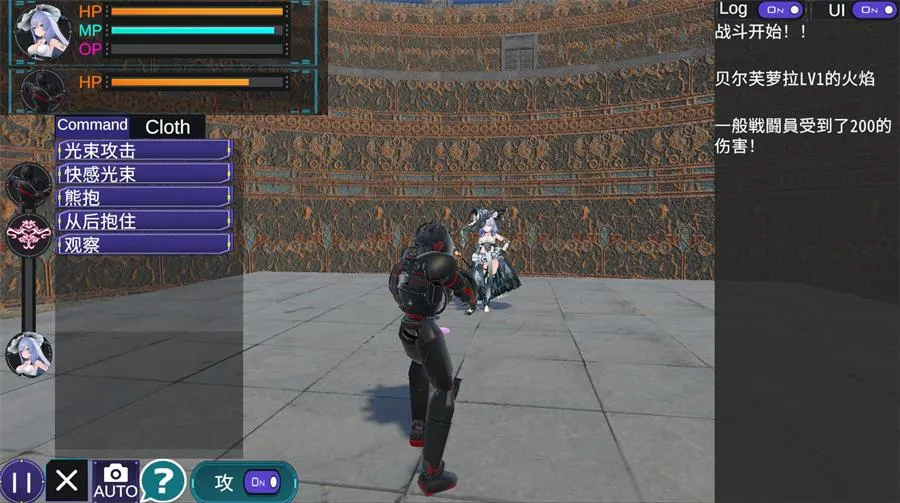This screenshot has width=900, height=503.
Task: Pause the battle with the pause button
Action: coord(22,482)
